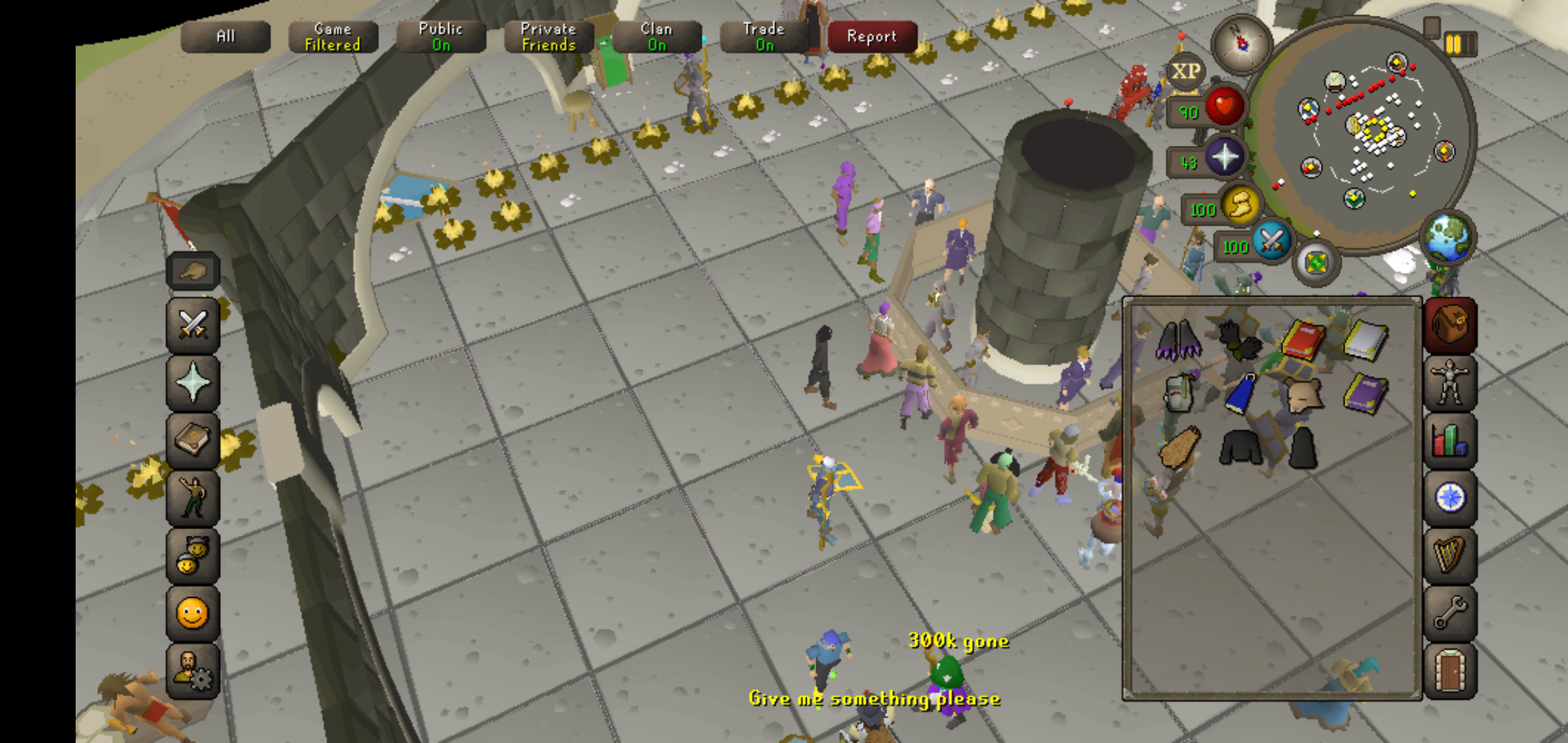This screenshot has height=743, width=1568.
Task: Switch to the All chat tab
Action: coord(226,36)
